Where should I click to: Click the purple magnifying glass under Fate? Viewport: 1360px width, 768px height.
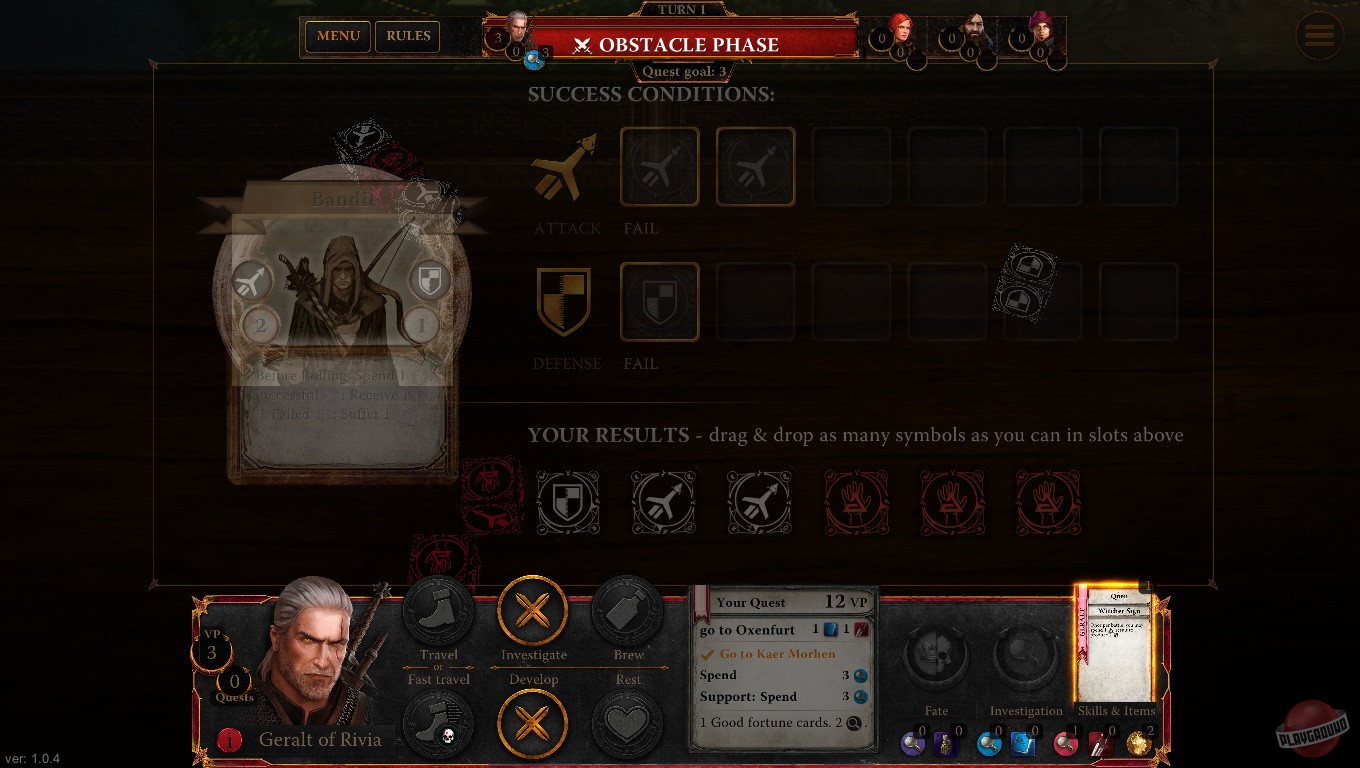pyautogui.click(x=912, y=744)
